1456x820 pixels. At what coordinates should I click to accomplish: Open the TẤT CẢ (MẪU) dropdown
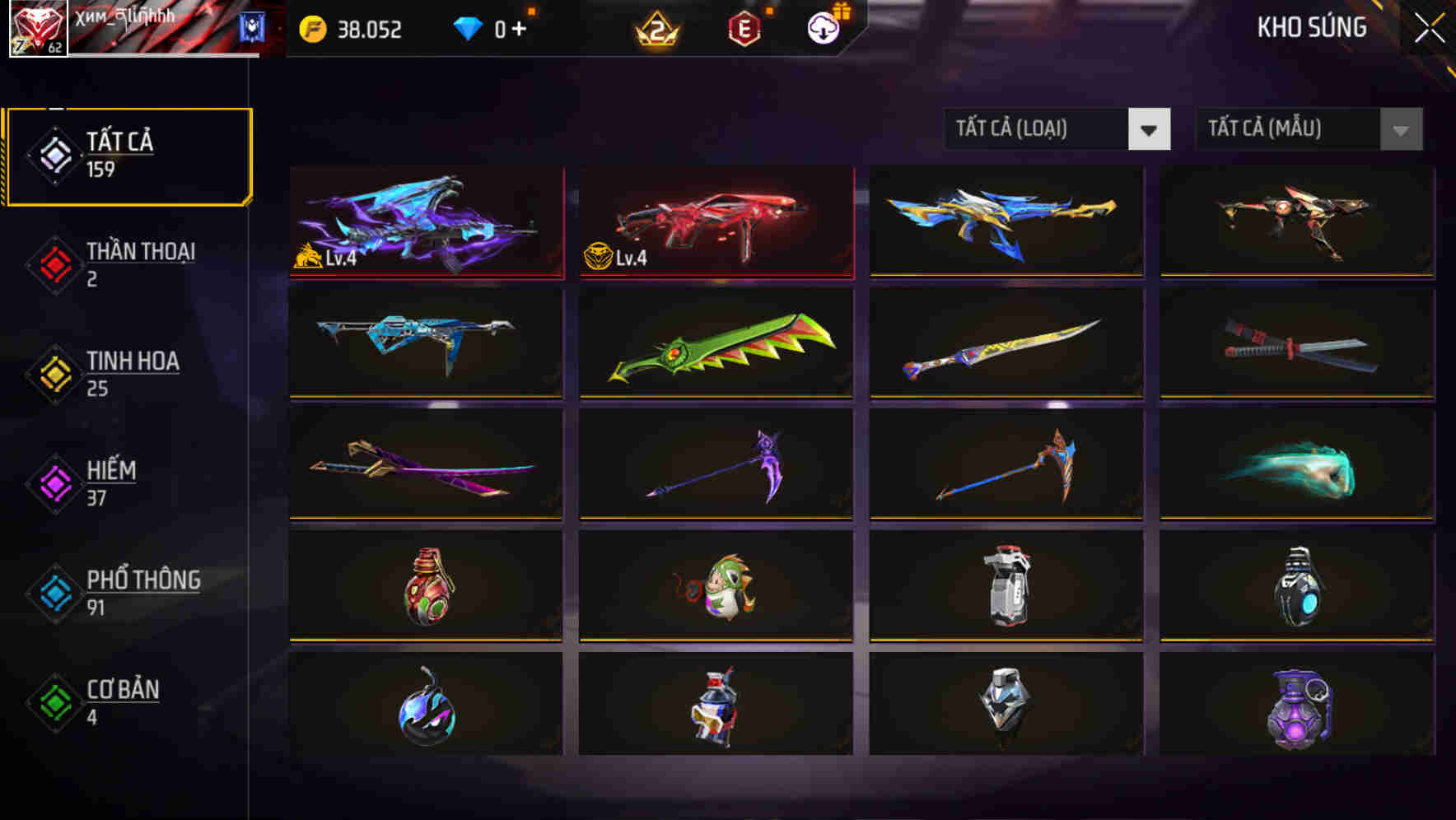coord(1285,129)
